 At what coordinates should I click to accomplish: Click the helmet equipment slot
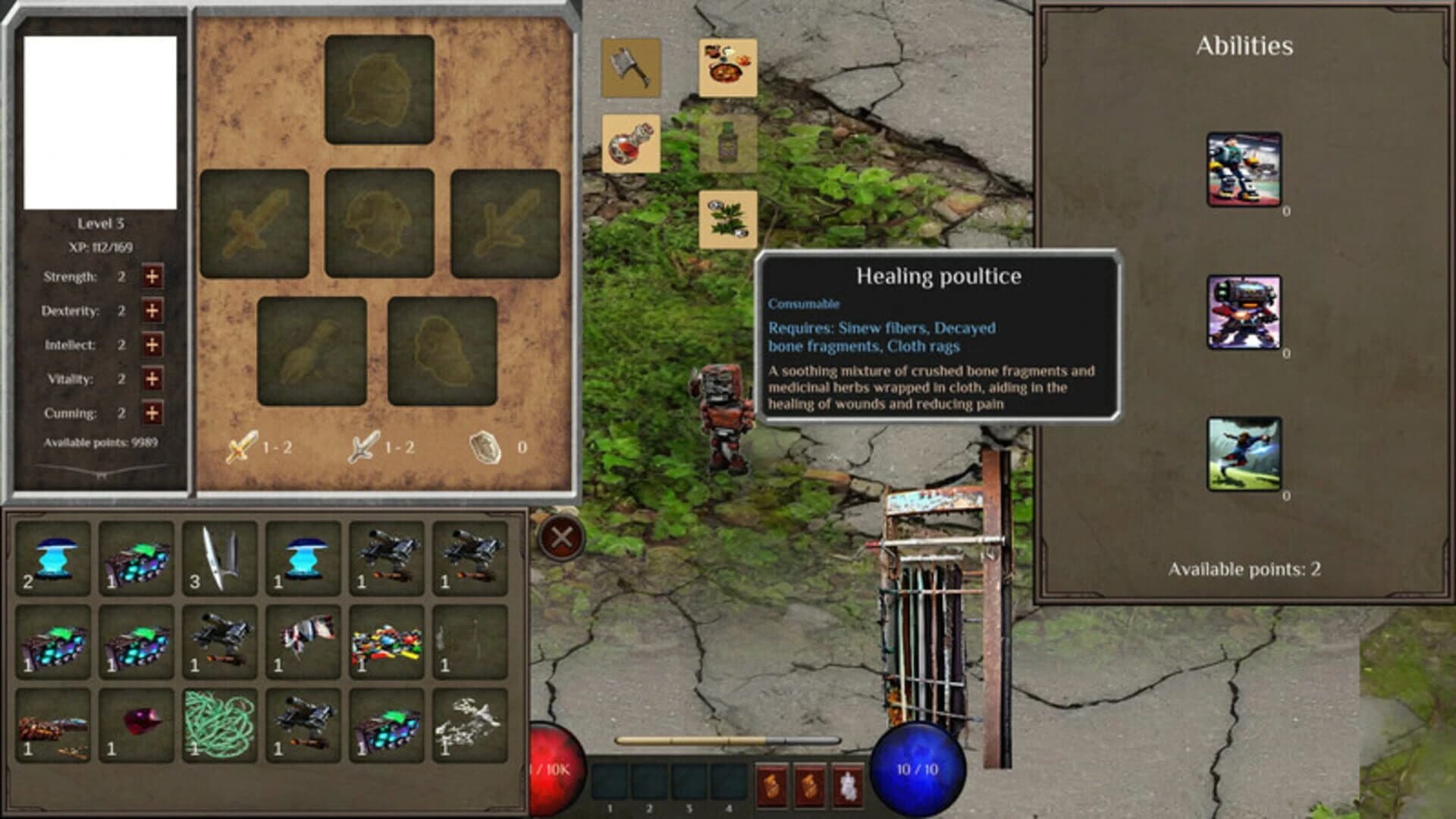[x=377, y=87]
